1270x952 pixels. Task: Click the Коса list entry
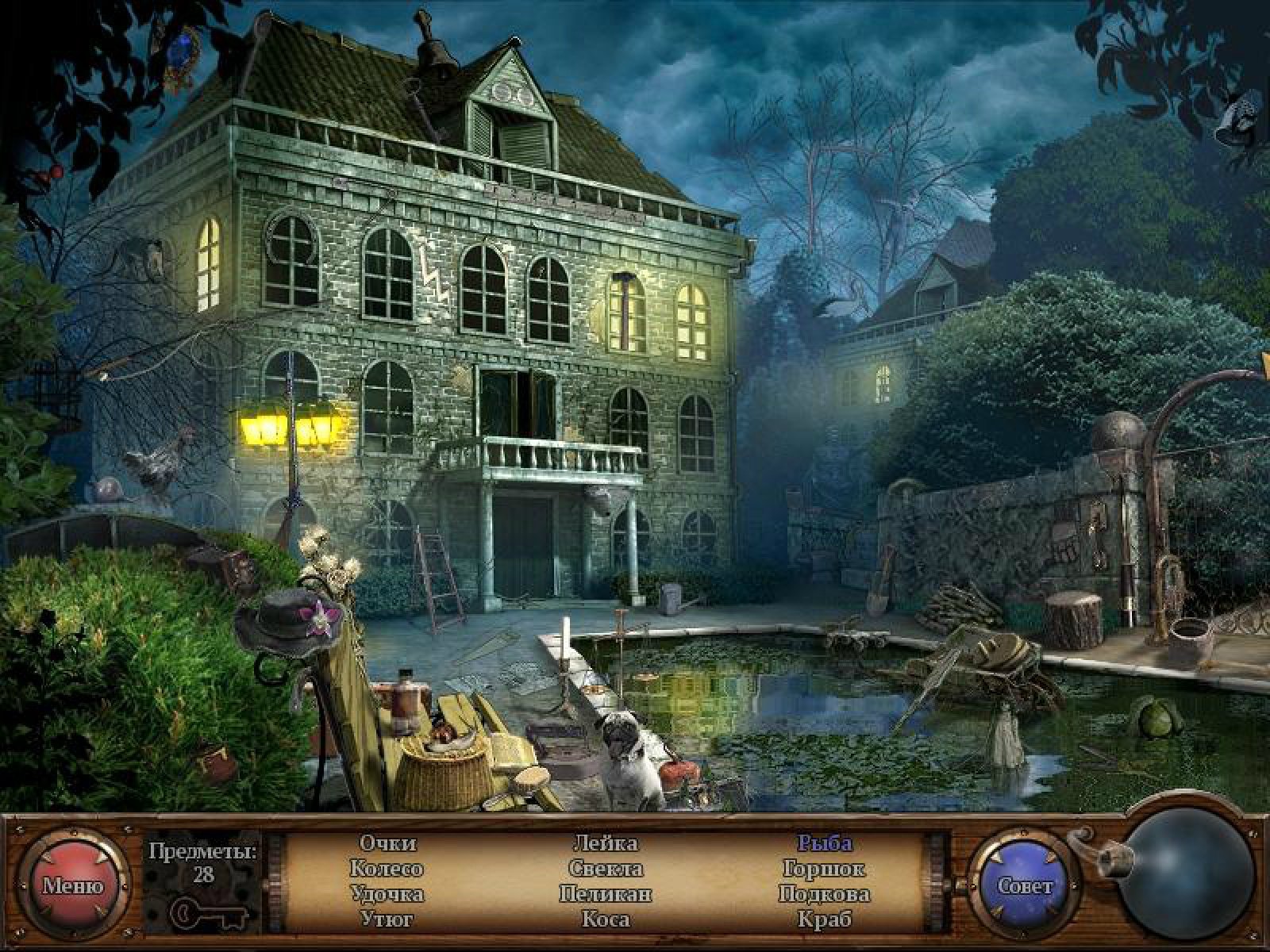606,919
